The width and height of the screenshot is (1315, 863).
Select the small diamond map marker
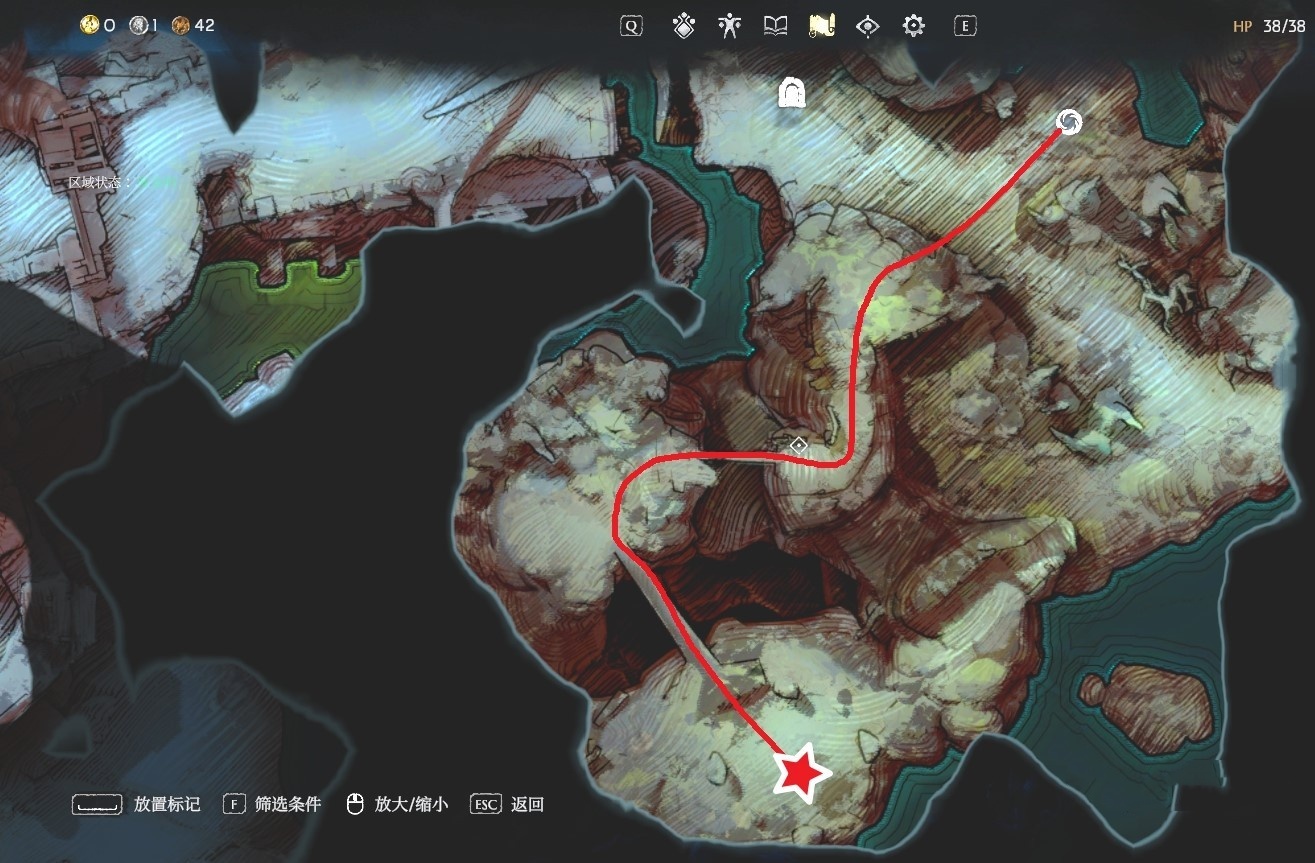[x=799, y=445]
